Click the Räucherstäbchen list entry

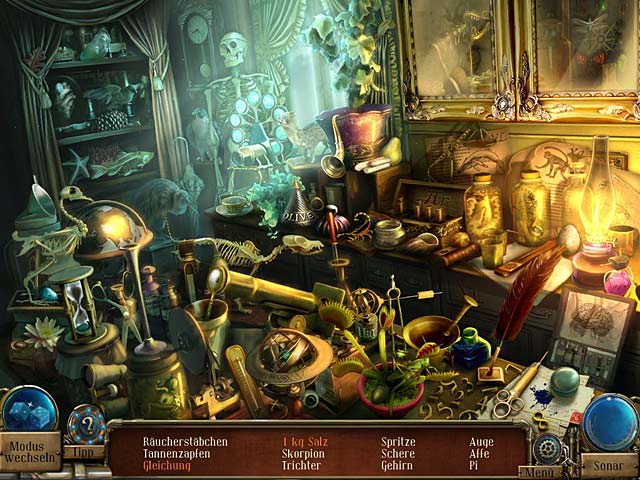pyautogui.click(x=185, y=441)
